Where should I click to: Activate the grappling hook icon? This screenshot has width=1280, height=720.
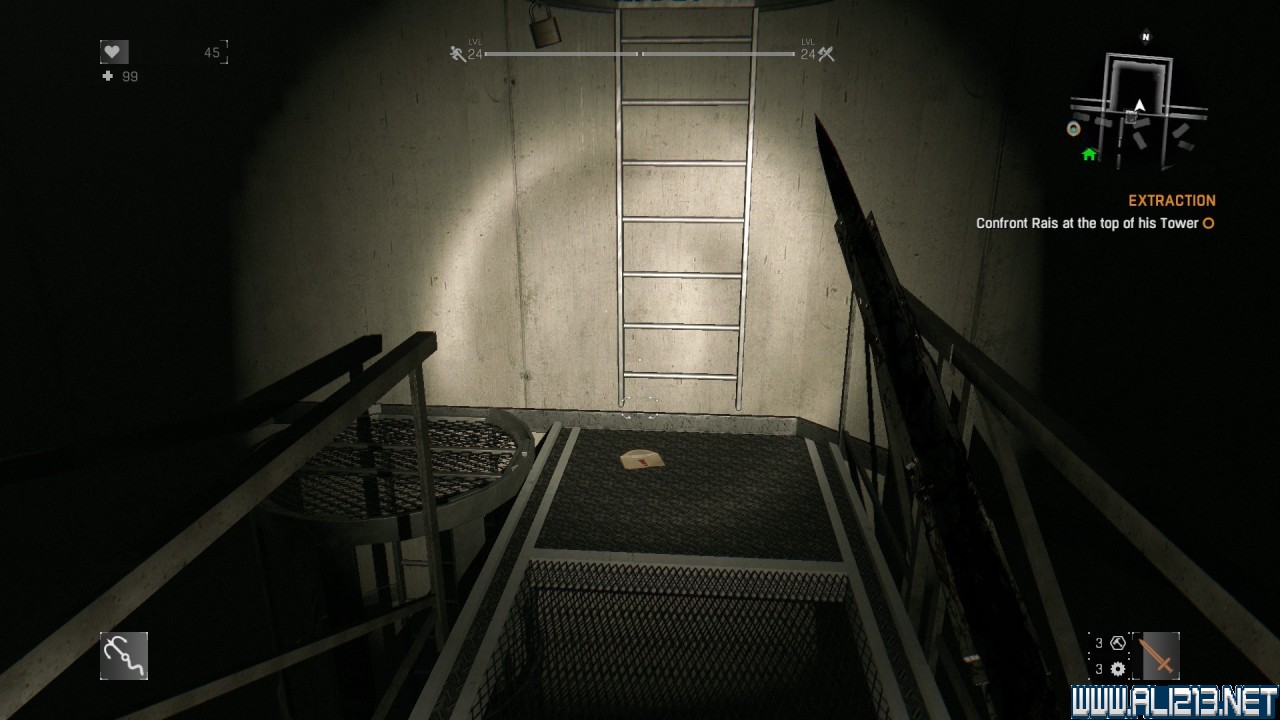pyautogui.click(x=124, y=656)
